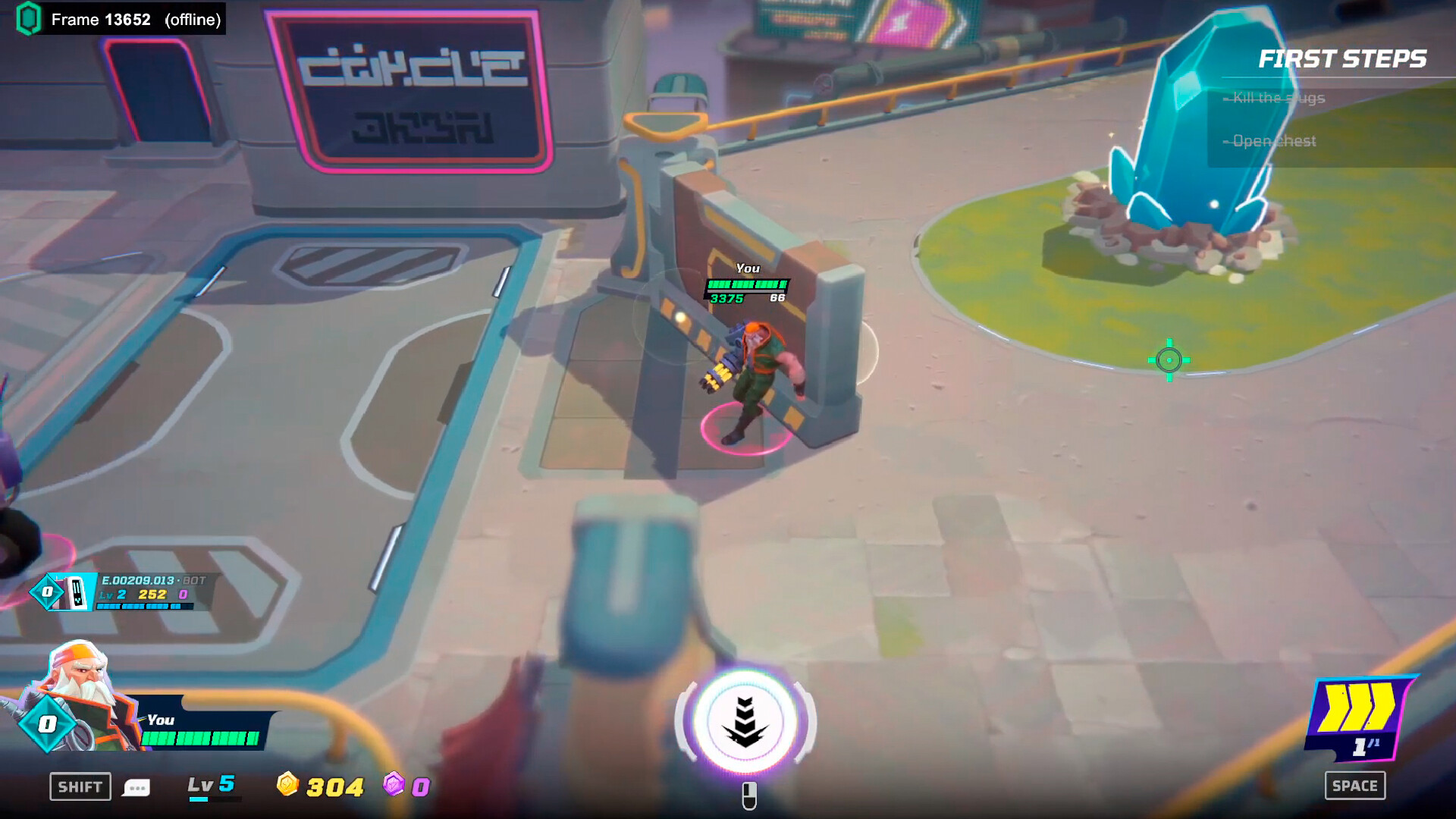Click the teal diamond score badge
1456x819 pixels.
(x=47, y=723)
